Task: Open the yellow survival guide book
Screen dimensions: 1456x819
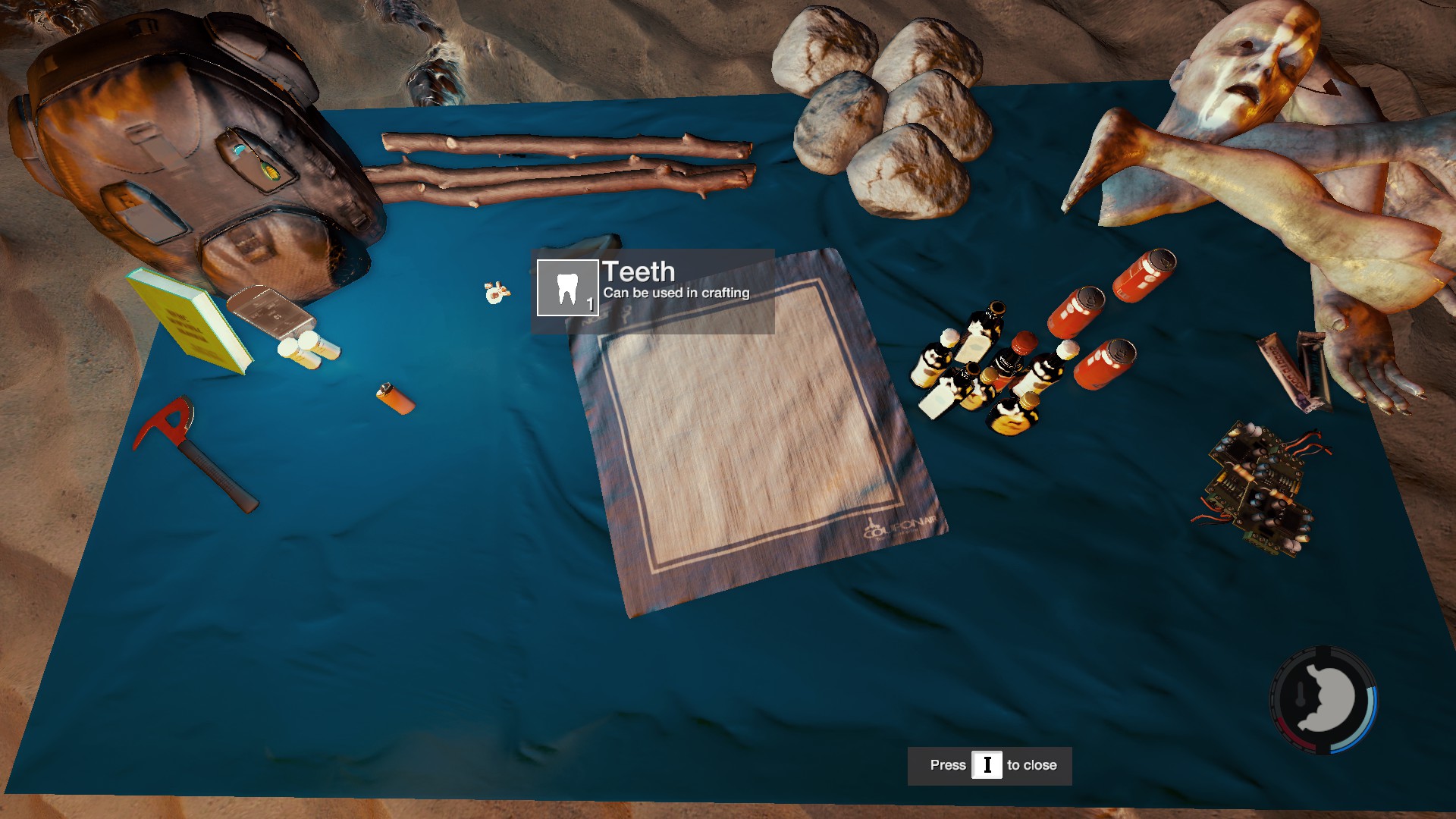Action: [188, 320]
